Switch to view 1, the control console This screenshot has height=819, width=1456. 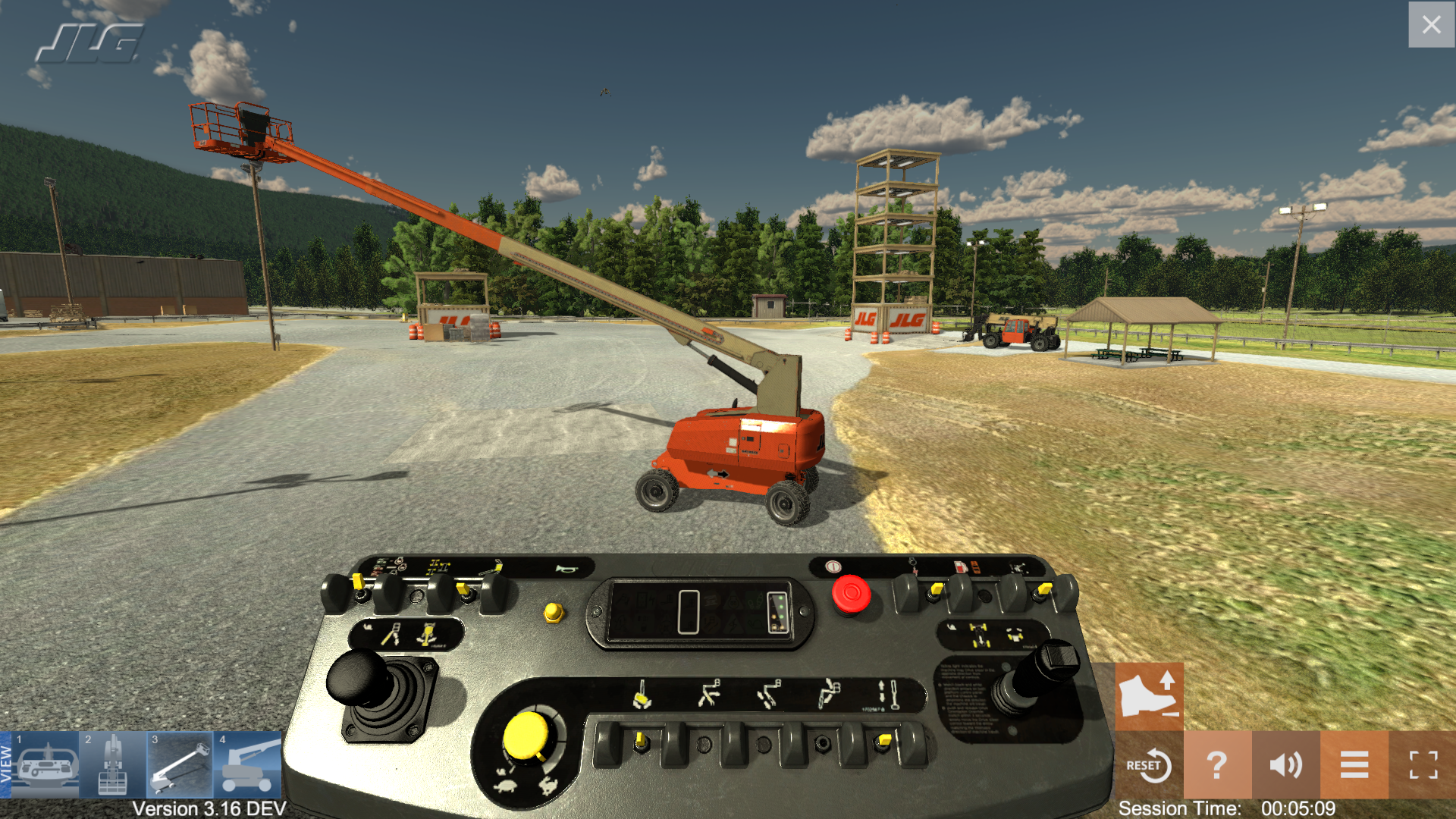pyautogui.click(x=47, y=764)
